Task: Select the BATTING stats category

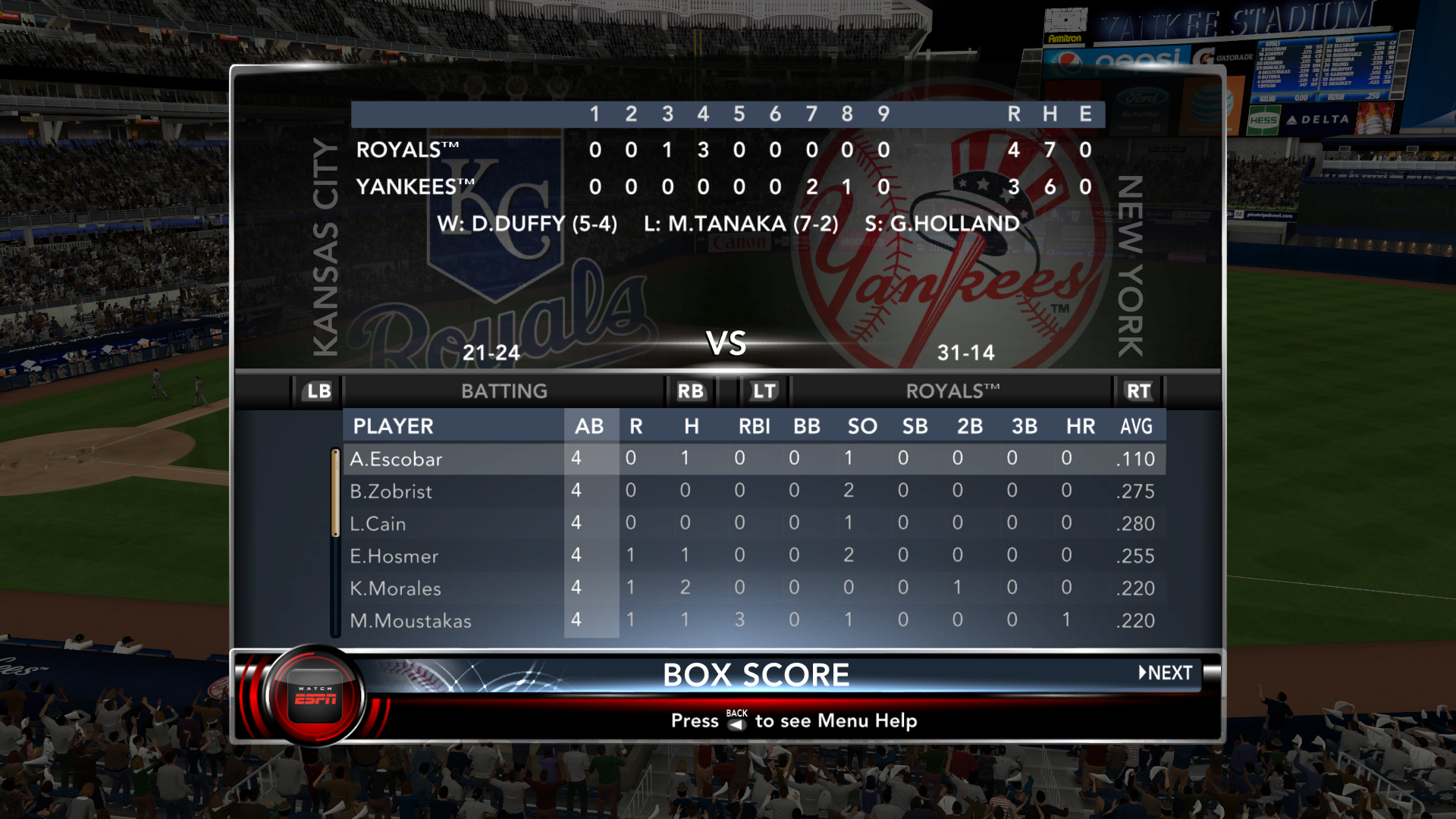Action: [x=504, y=391]
